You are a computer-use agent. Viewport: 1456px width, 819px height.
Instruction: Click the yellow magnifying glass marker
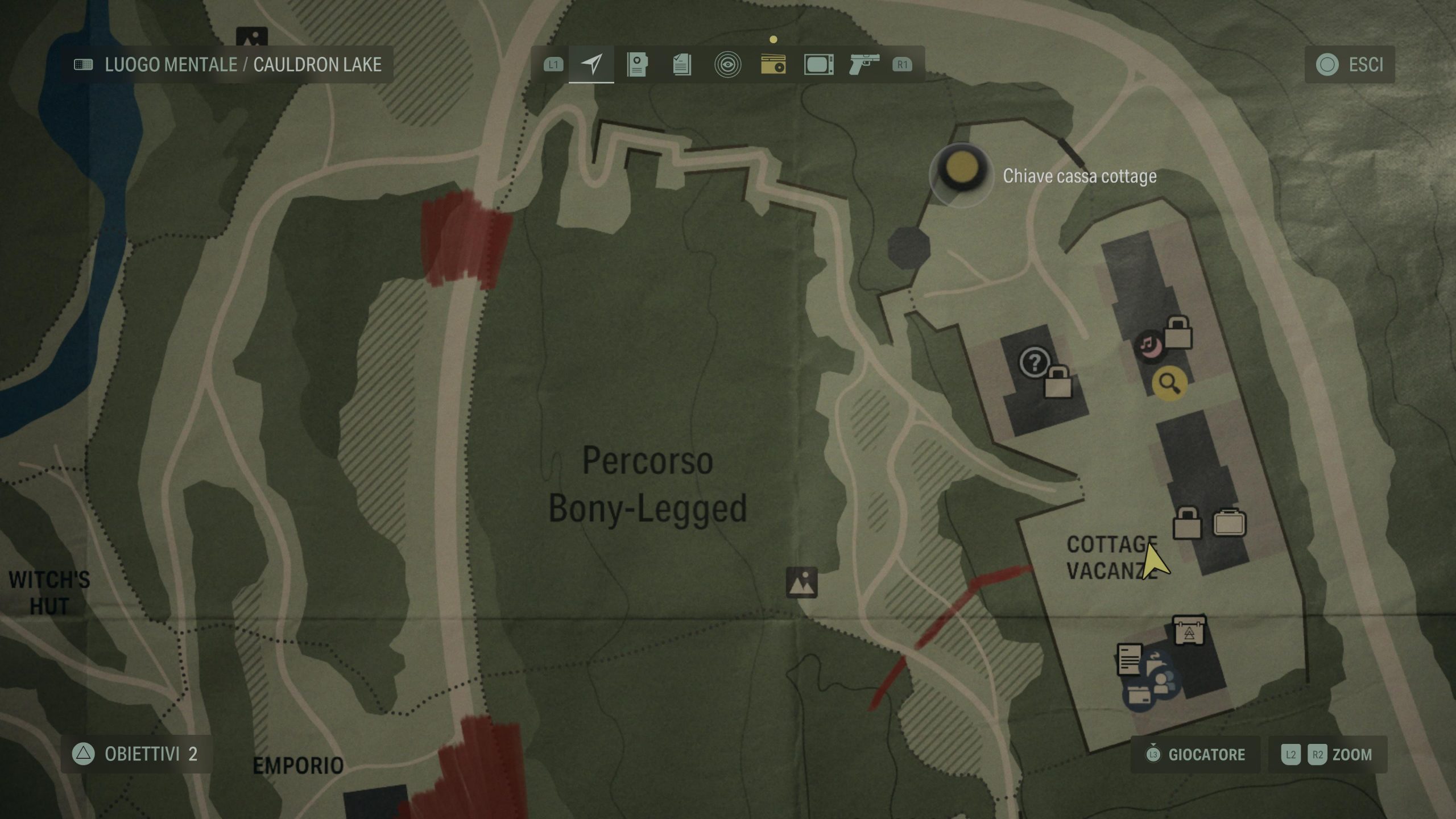point(1169,383)
